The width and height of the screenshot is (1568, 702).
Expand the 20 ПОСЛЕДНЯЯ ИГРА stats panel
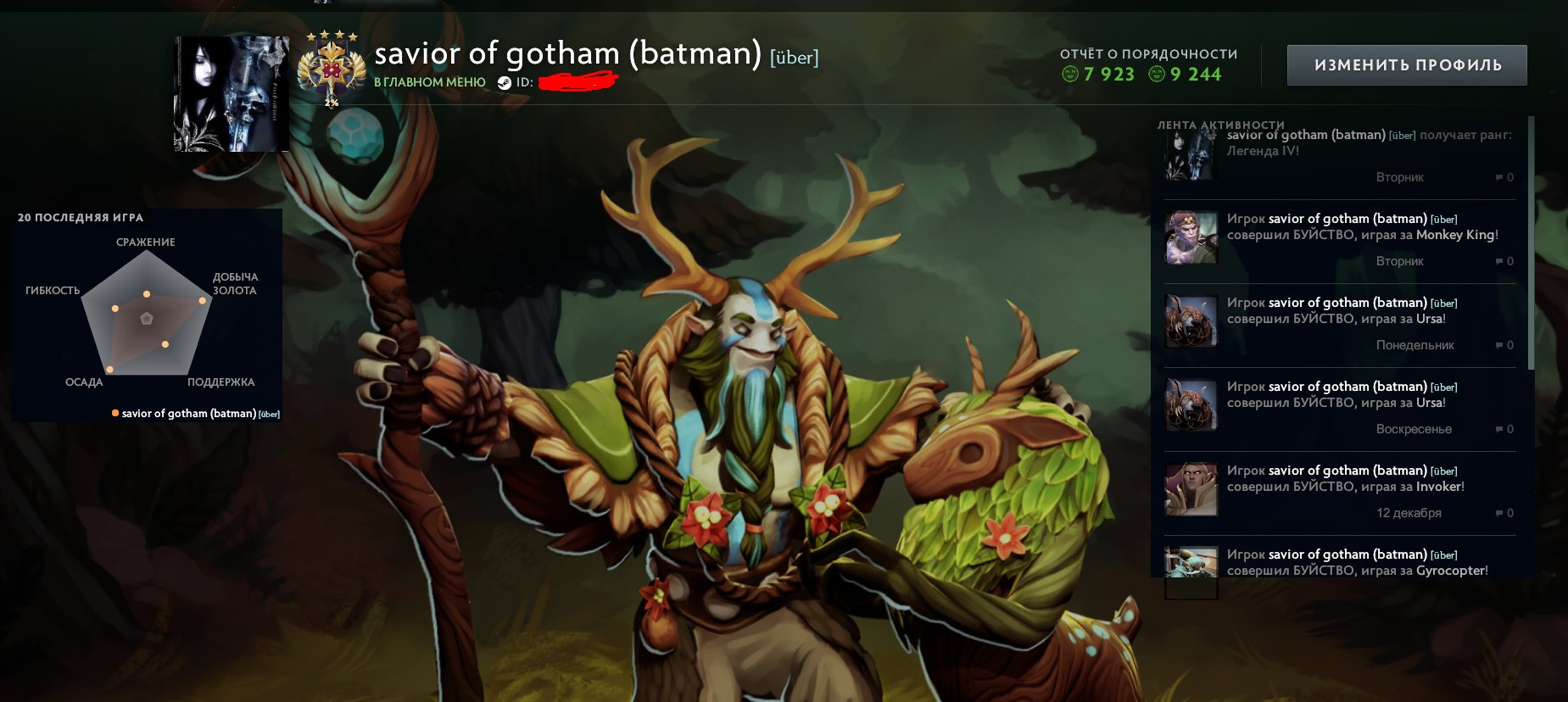point(81,217)
